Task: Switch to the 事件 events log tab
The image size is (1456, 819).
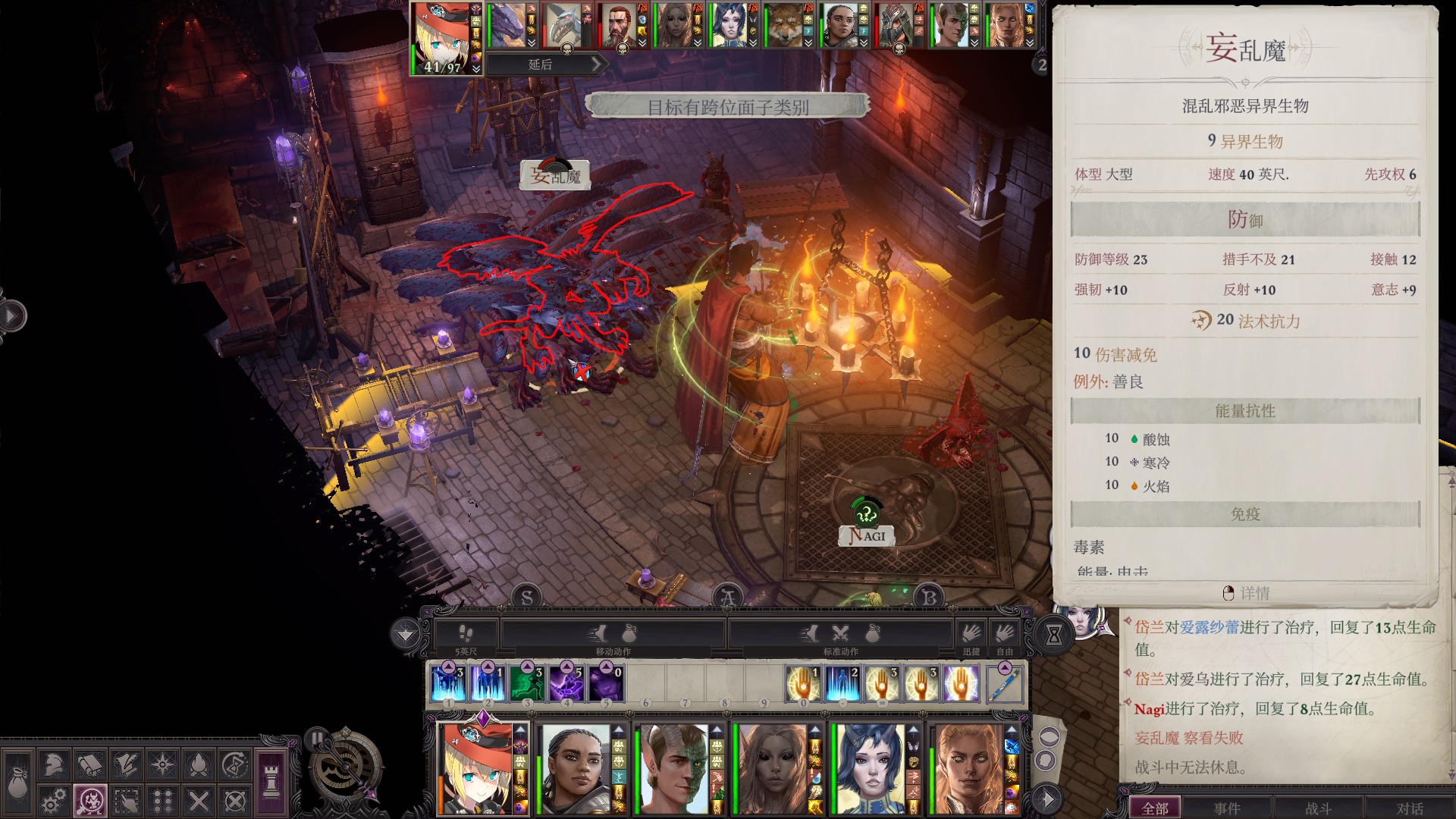Action: (x=1227, y=808)
